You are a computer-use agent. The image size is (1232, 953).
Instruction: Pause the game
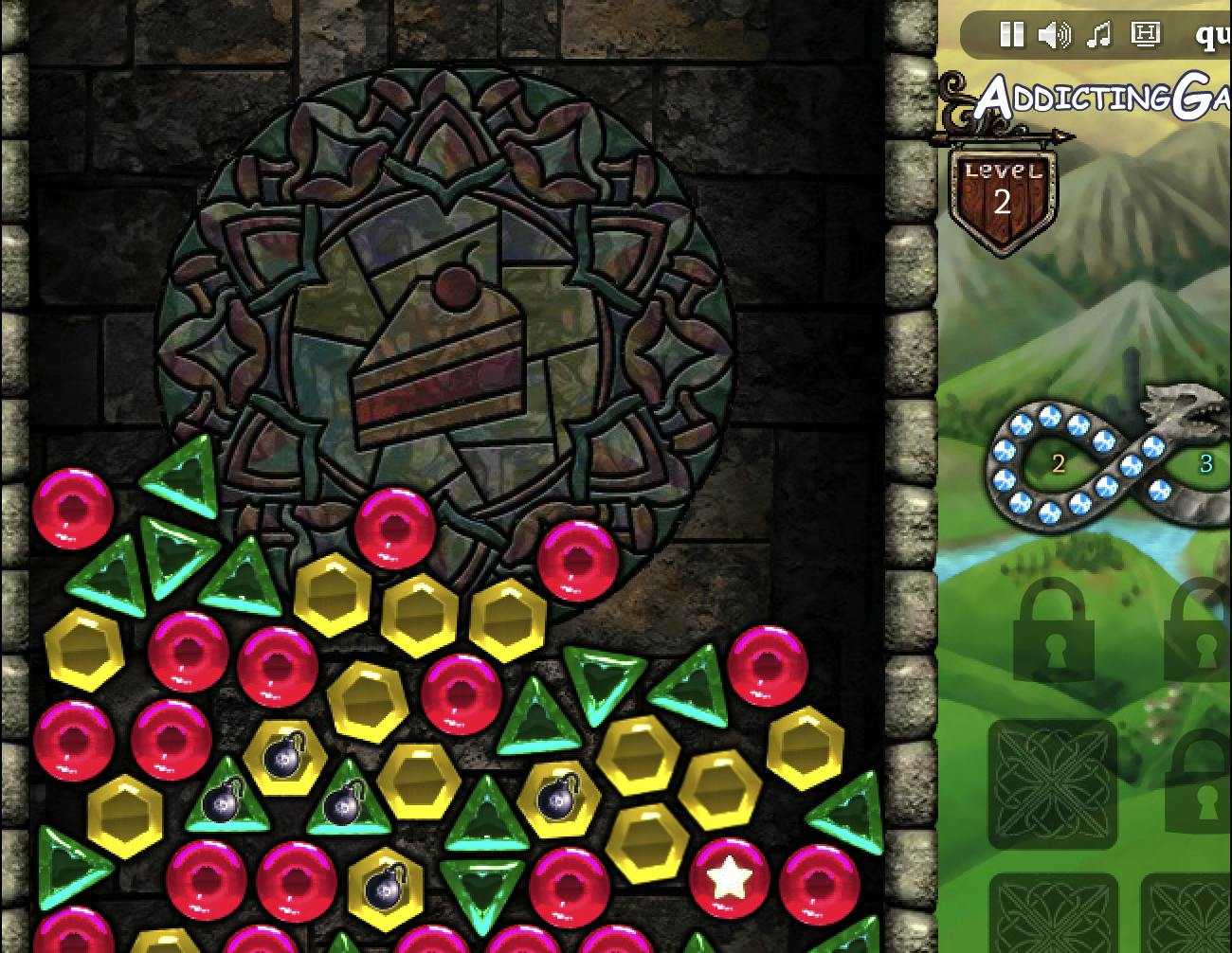[x=1011, y=35]
